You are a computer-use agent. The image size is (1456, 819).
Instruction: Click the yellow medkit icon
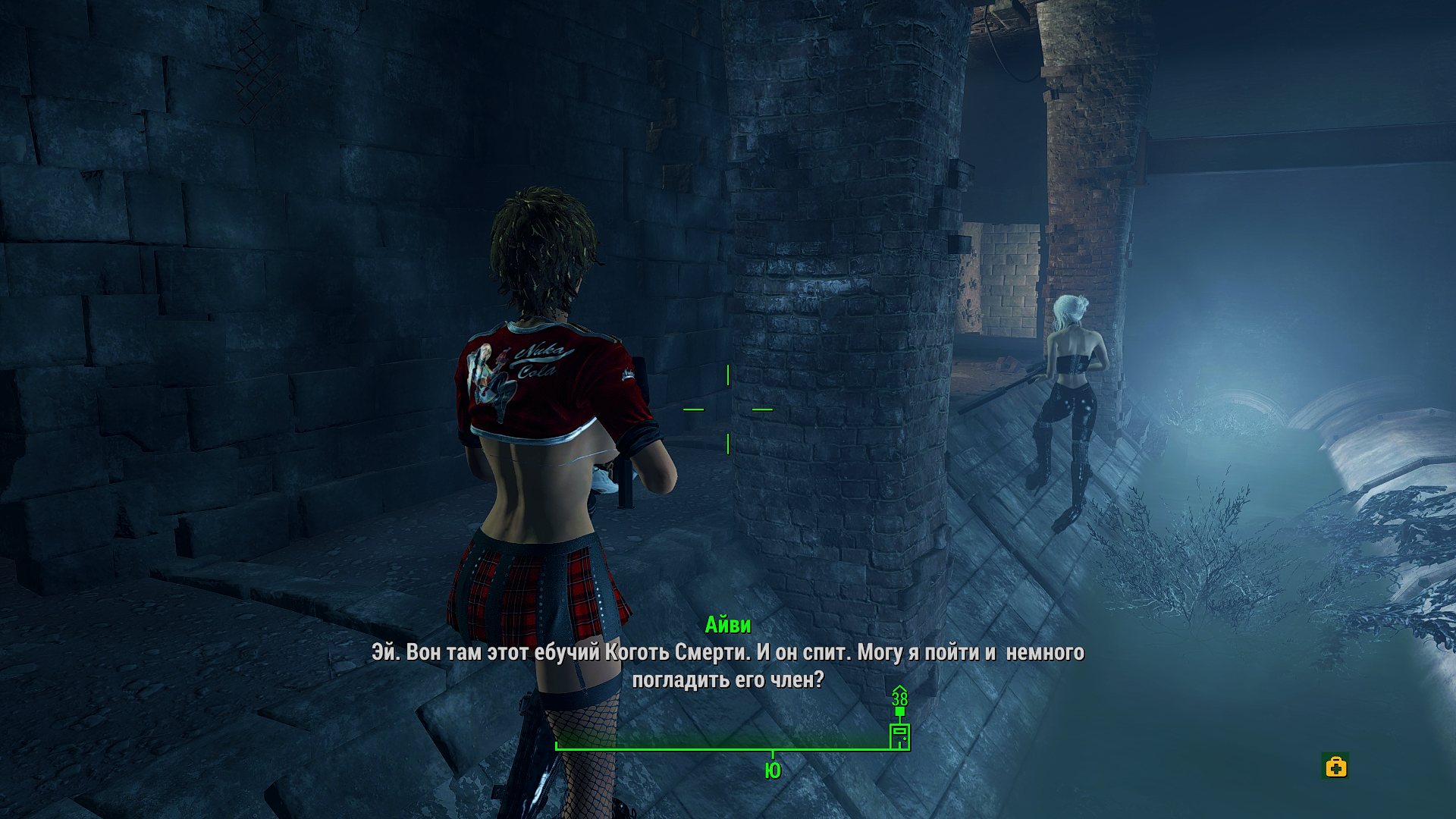1335,767
